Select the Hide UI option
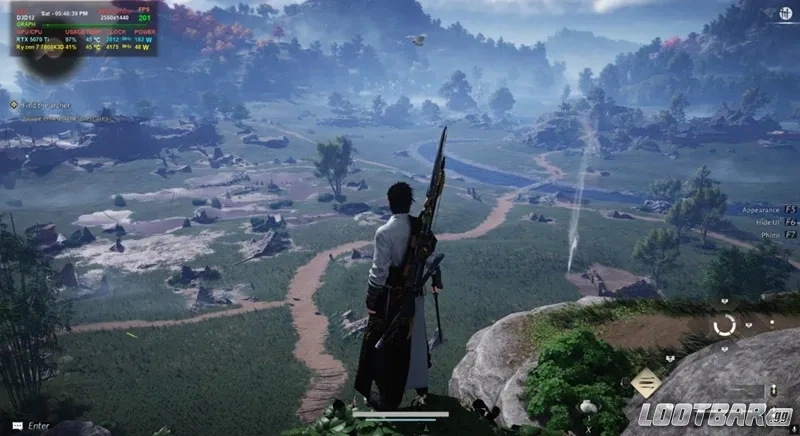The height and width of the screenshot is (436, 800). pyautogui.click(x=766, y=221)
